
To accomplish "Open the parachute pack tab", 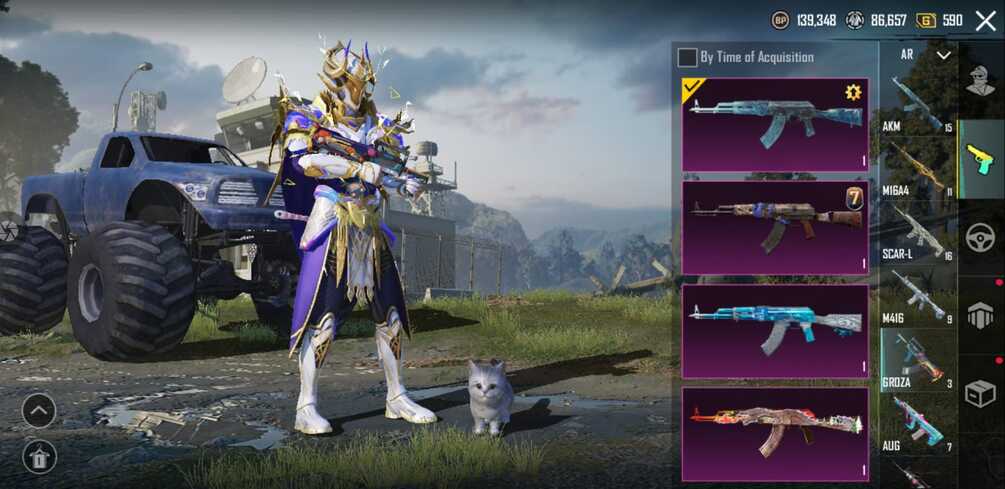I will tap(980, 315).
